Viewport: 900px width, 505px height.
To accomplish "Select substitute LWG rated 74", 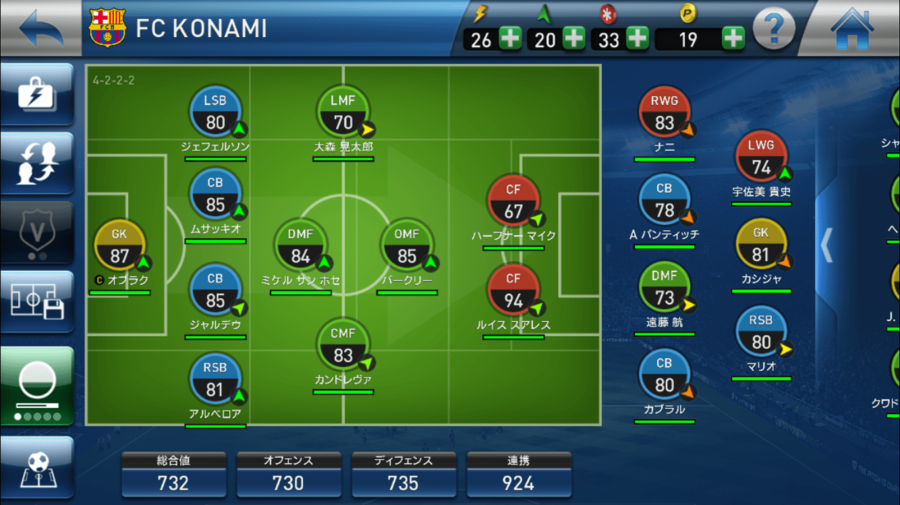I will pos(761,158).
